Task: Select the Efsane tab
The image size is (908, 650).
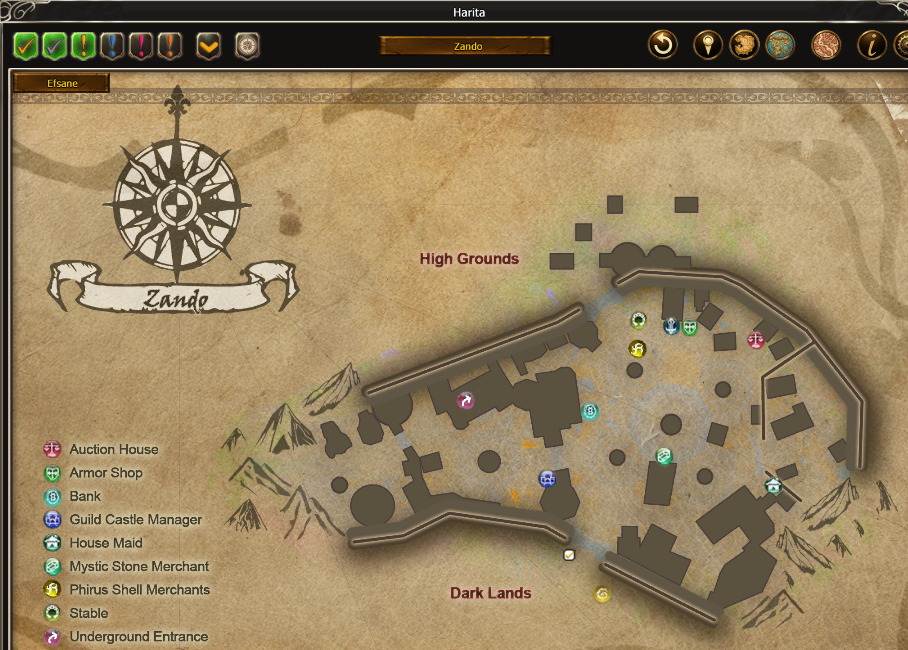Action: (x=61, y=84)
